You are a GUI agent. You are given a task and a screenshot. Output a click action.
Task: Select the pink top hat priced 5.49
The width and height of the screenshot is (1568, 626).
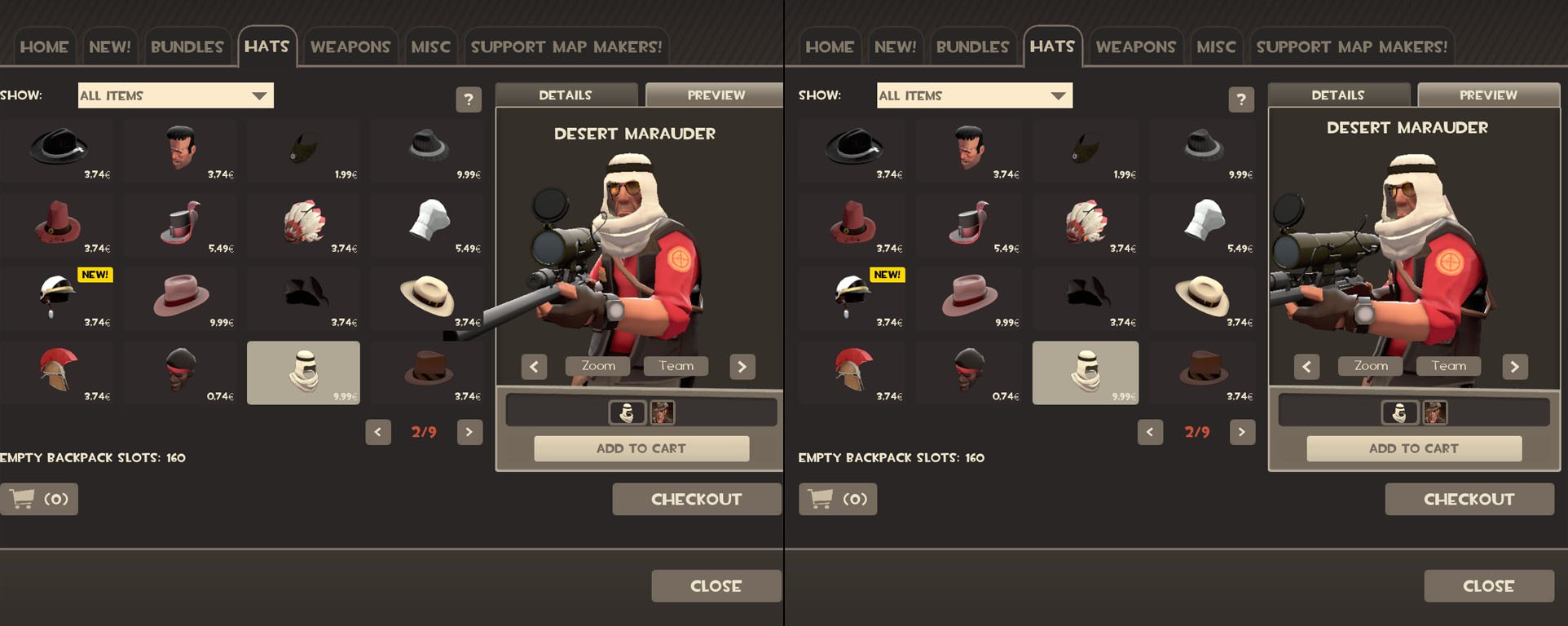(180, 224)
